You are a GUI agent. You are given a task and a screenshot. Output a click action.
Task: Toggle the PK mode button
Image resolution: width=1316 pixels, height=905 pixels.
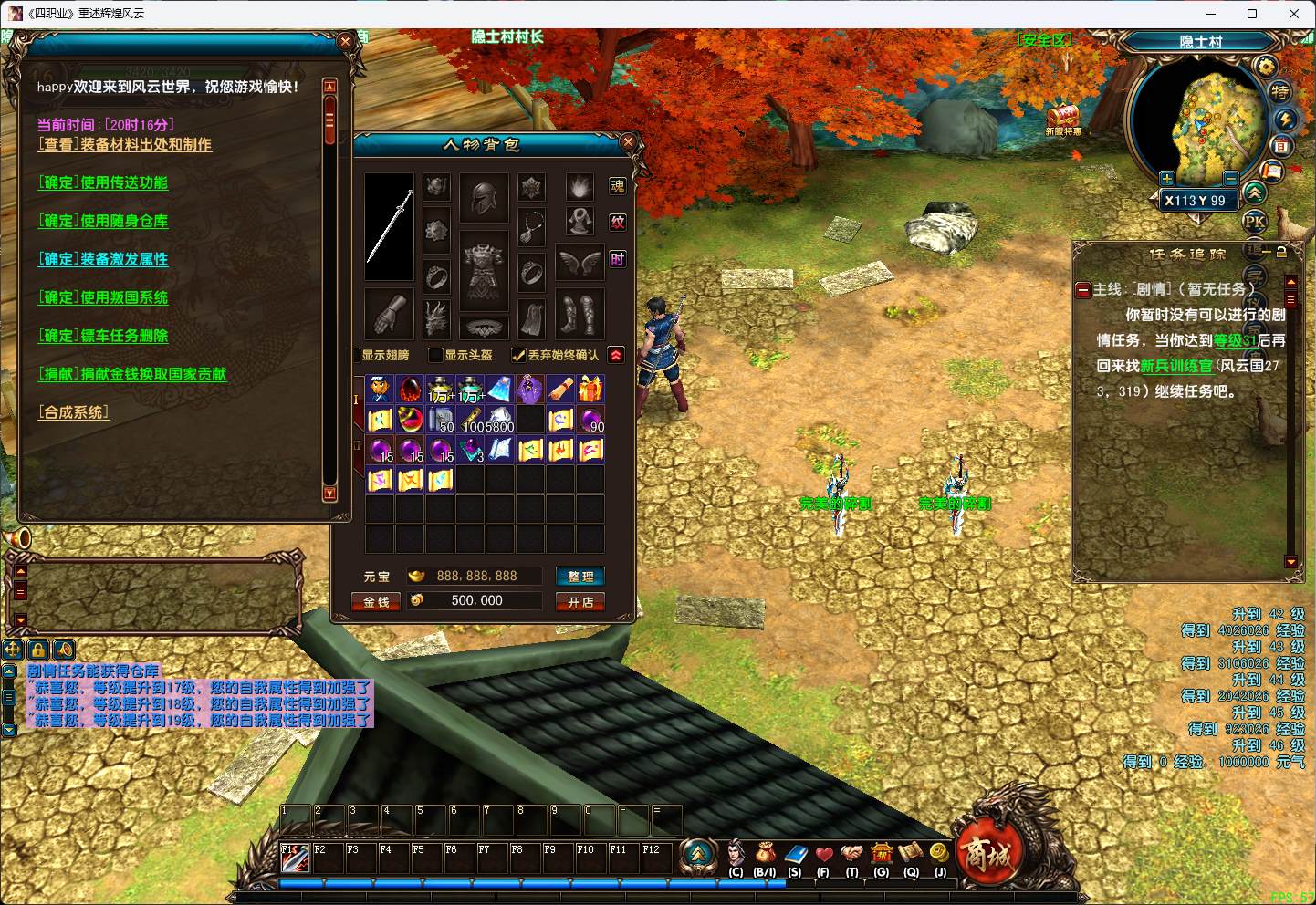1255,221
